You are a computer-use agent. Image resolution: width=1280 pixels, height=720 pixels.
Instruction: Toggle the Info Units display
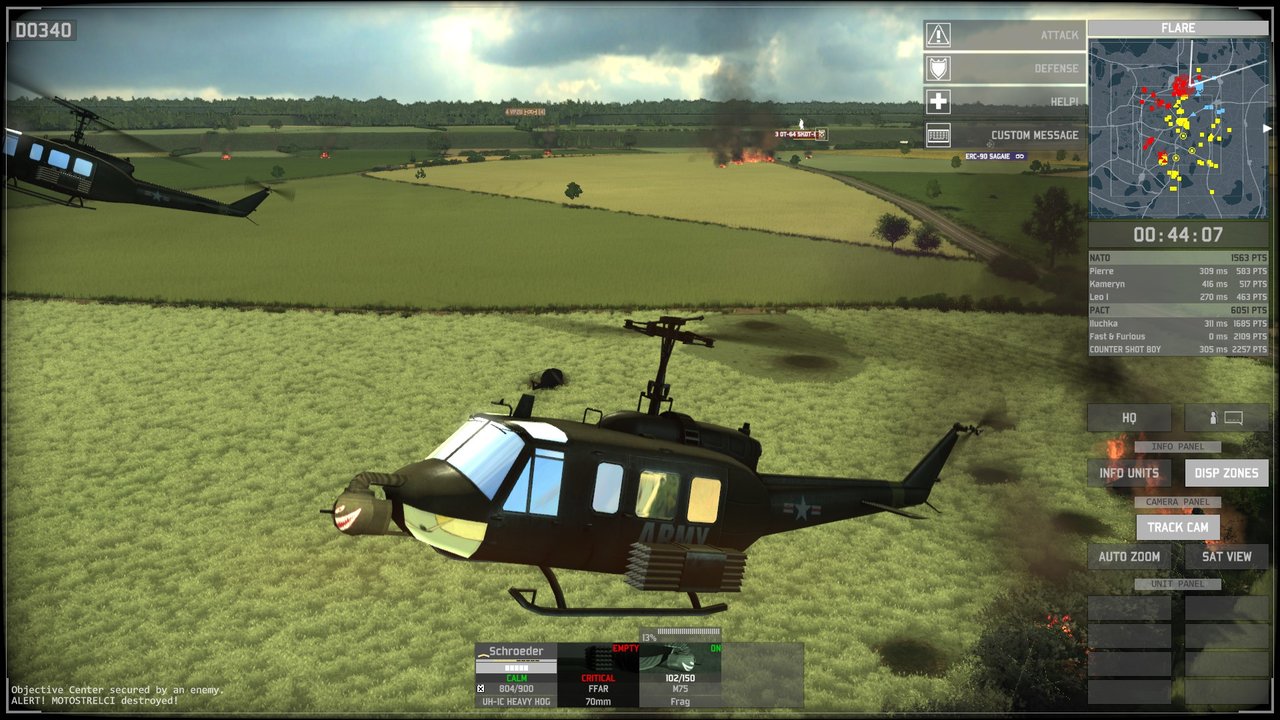(x=1129, y=473)
